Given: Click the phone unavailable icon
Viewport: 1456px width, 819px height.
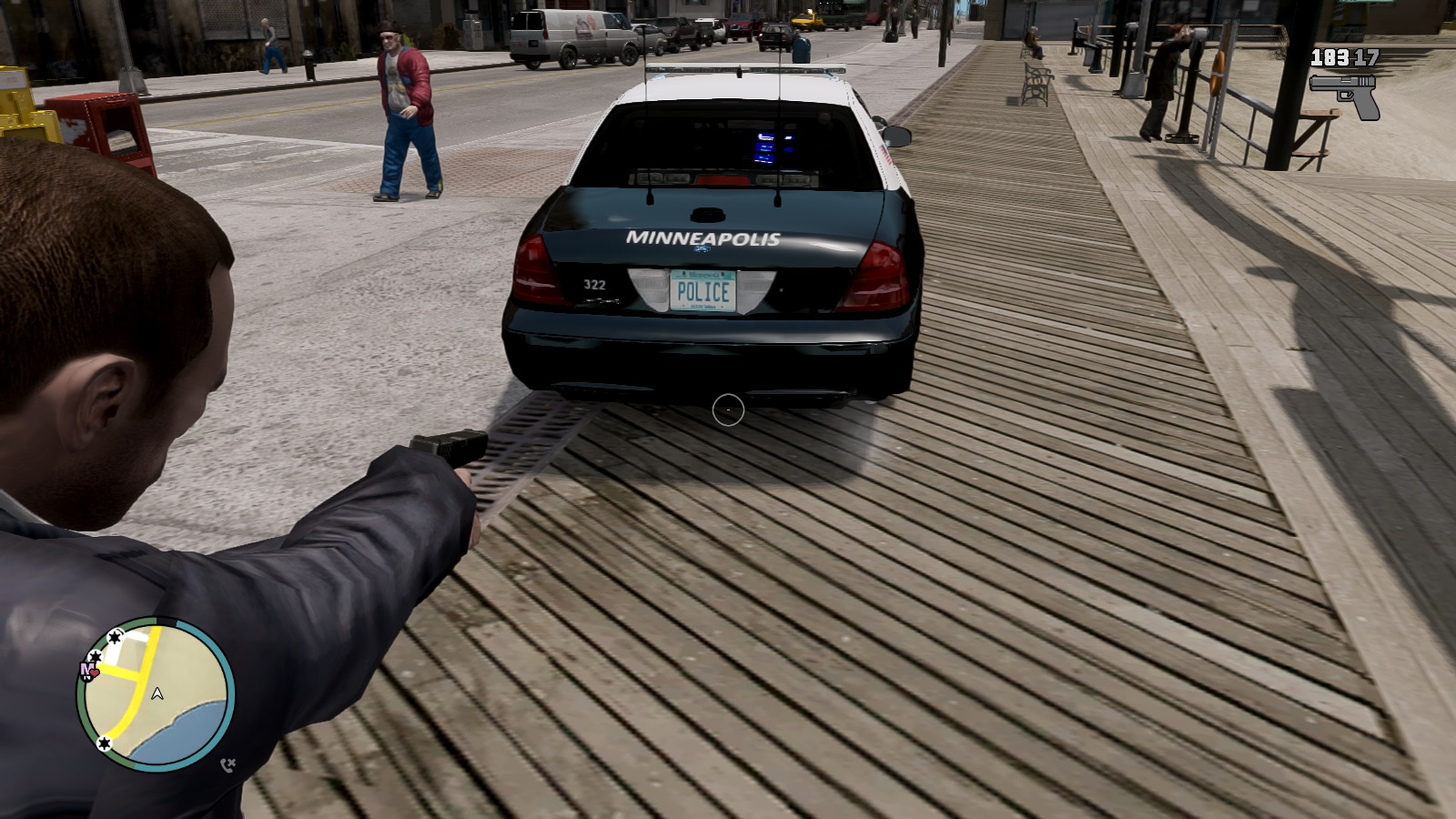Looking at the screenshot, I should (227, 764).
